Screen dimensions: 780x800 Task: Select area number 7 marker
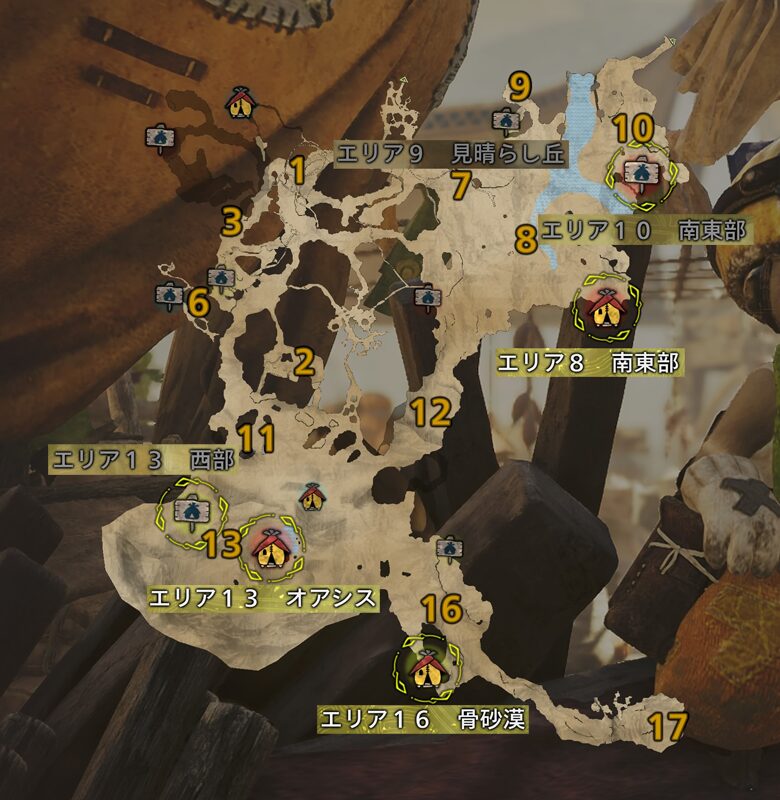[460, 184]
